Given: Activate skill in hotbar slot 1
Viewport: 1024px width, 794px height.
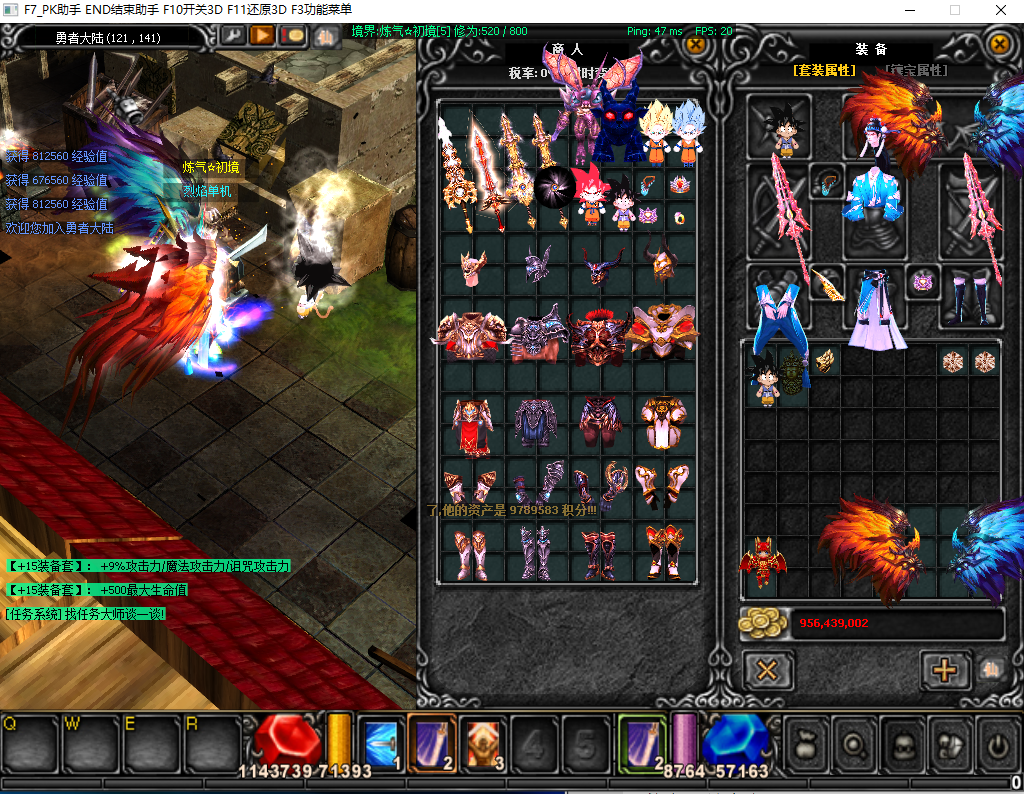Looking at the screenshot, I should pos(380,744).
